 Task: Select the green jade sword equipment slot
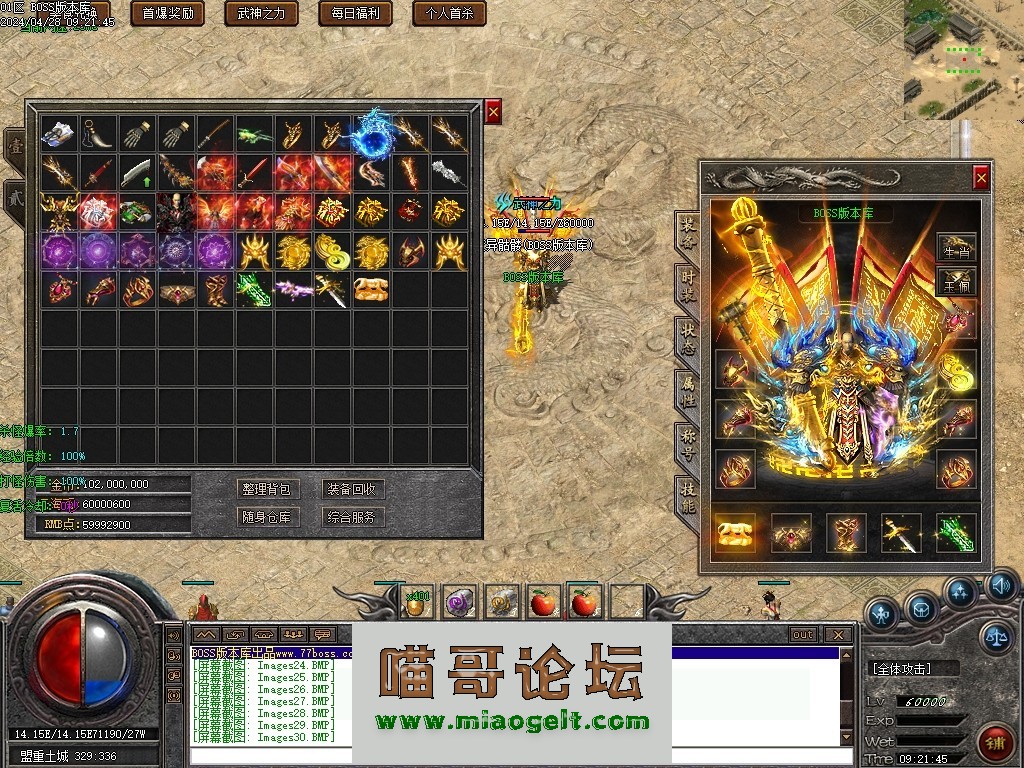[955, 533]
